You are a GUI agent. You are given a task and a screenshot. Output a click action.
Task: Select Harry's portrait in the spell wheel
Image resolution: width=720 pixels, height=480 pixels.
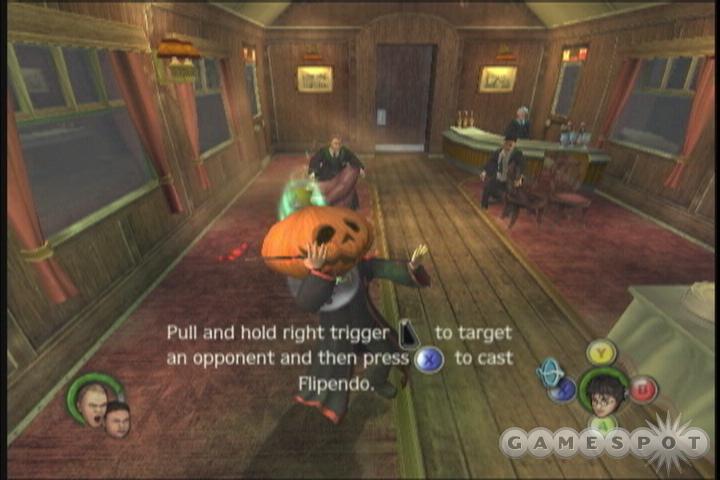pos(603,391)
